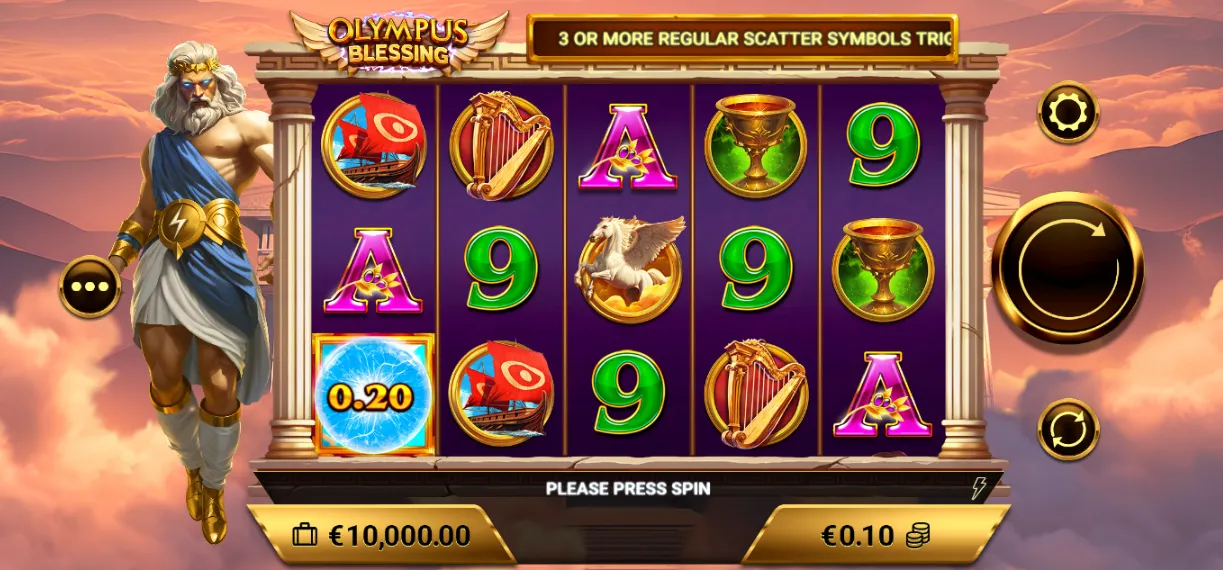Screen dimensions: 1223x570
Task: Open the gear settings menu
Action: (1068, 112)
